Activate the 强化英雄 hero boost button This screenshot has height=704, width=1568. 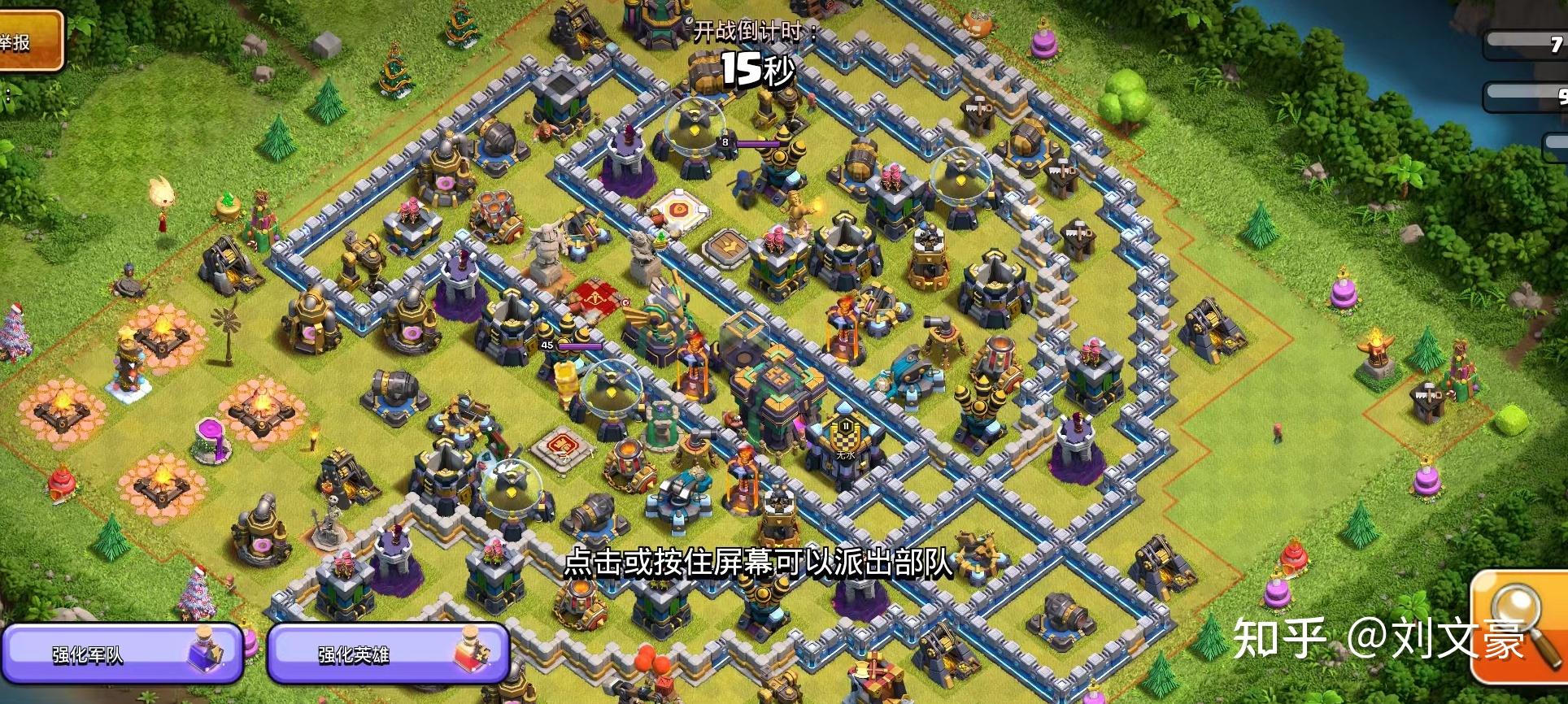pos(388,653)
